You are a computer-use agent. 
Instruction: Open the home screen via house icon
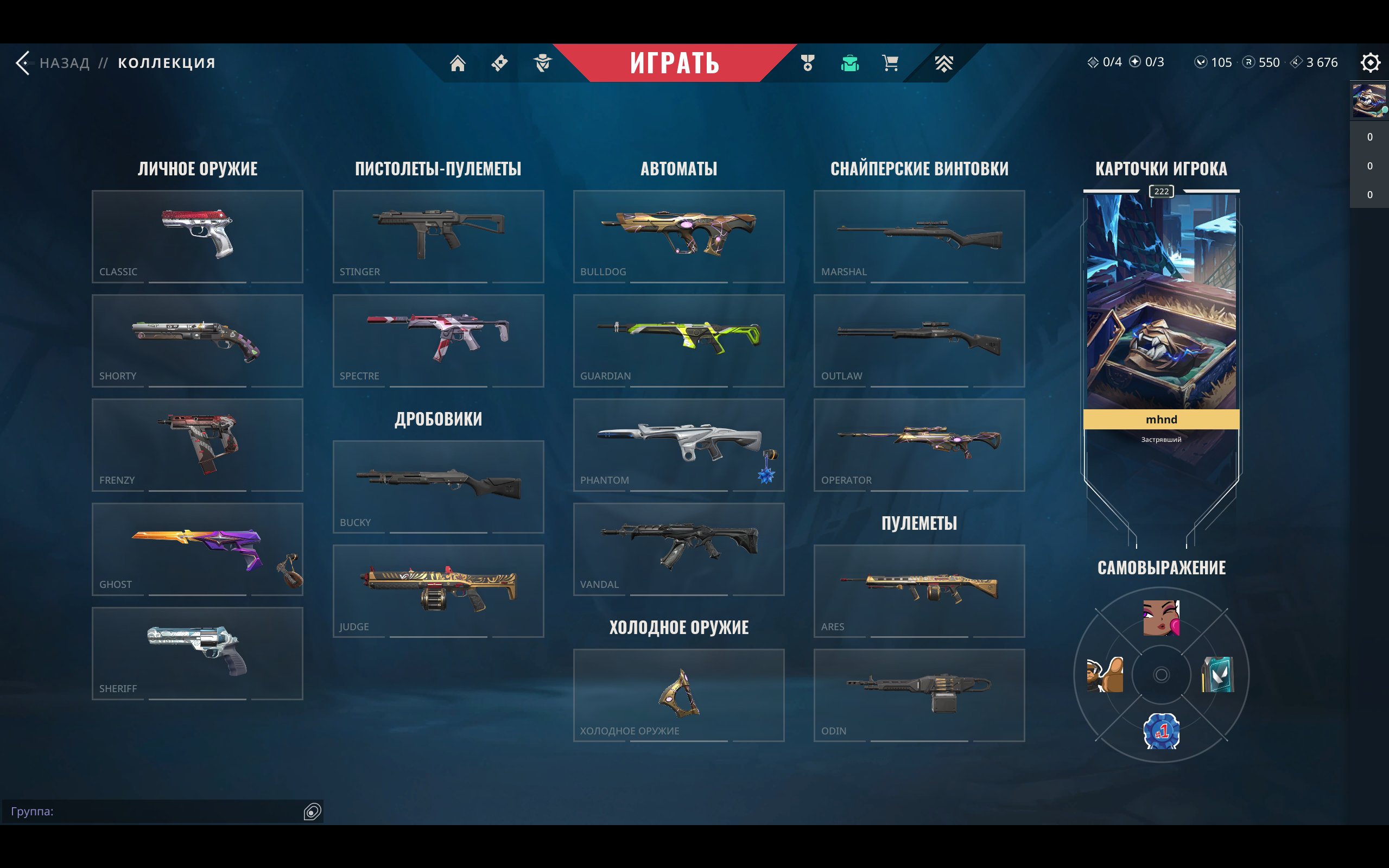459,63
